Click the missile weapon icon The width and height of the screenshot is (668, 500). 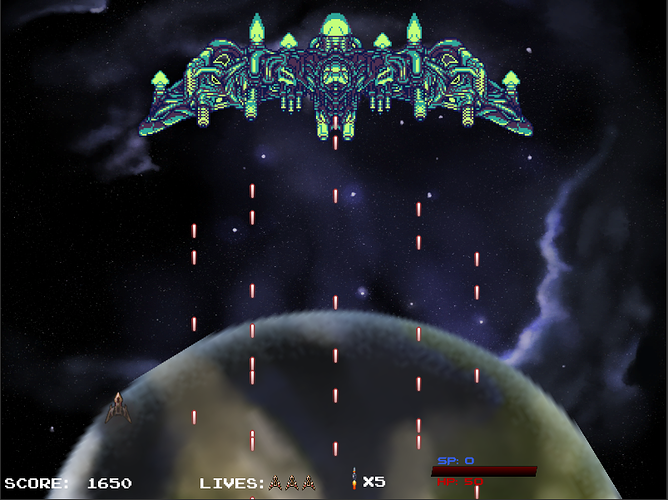pos(354,481)
